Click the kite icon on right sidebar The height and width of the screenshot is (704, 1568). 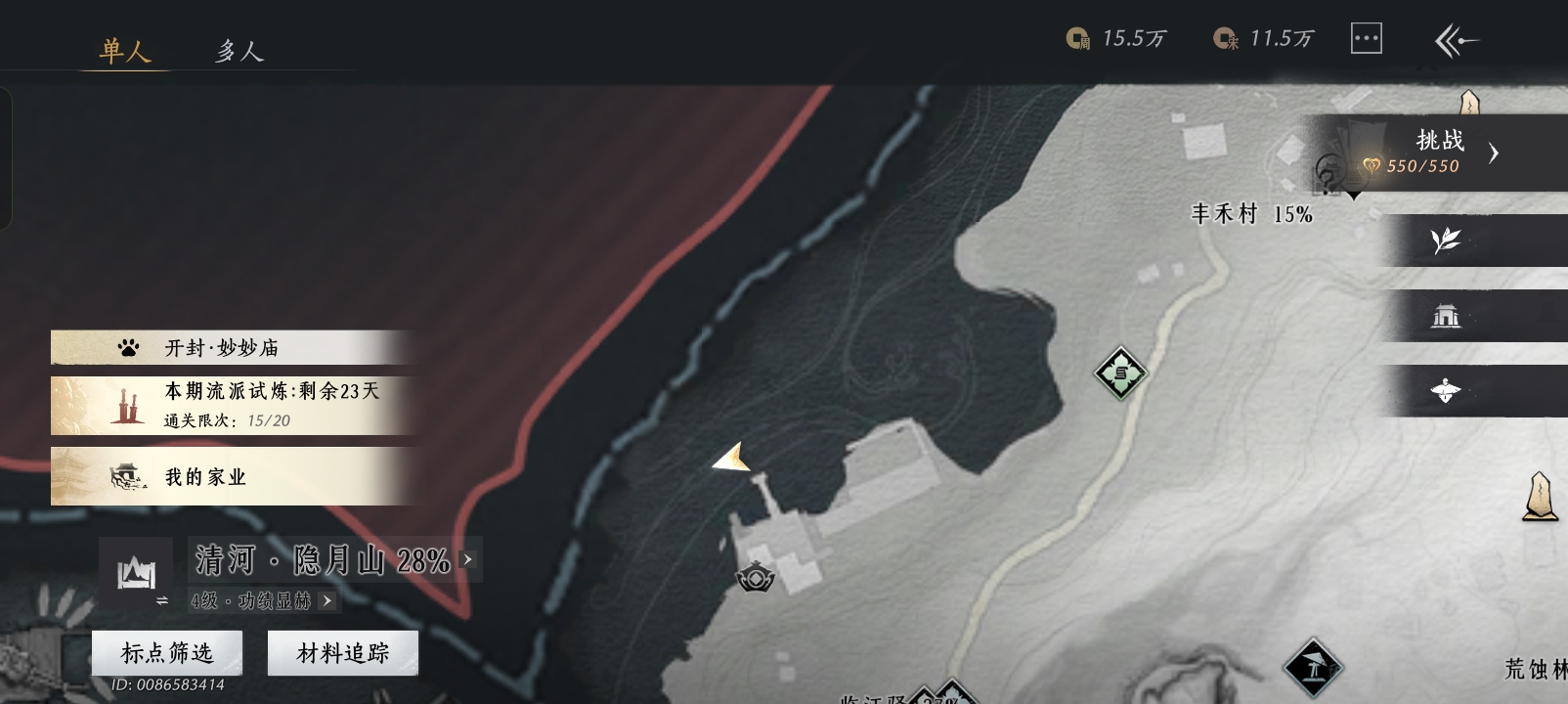tap(1446, 391)
